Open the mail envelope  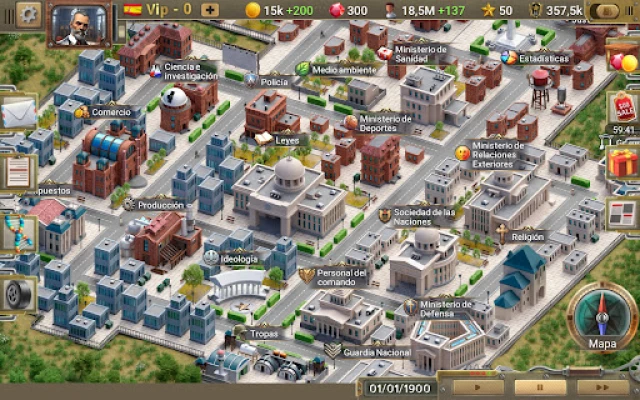17,115
